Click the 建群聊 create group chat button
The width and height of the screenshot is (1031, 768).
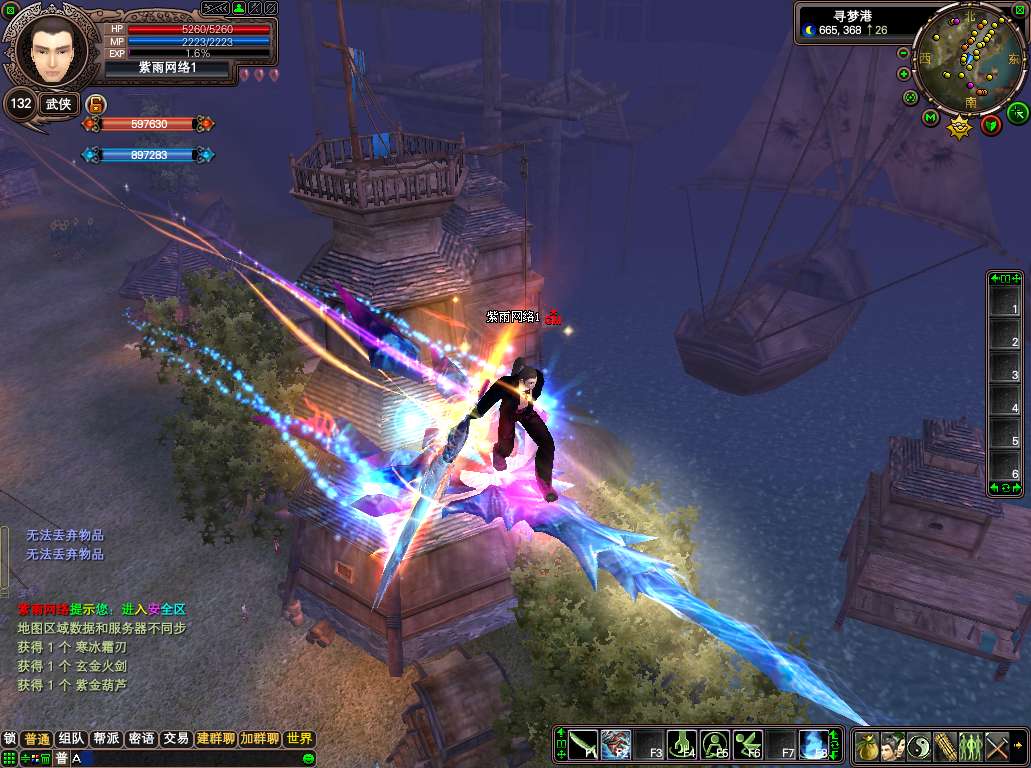tap(215, 739)
